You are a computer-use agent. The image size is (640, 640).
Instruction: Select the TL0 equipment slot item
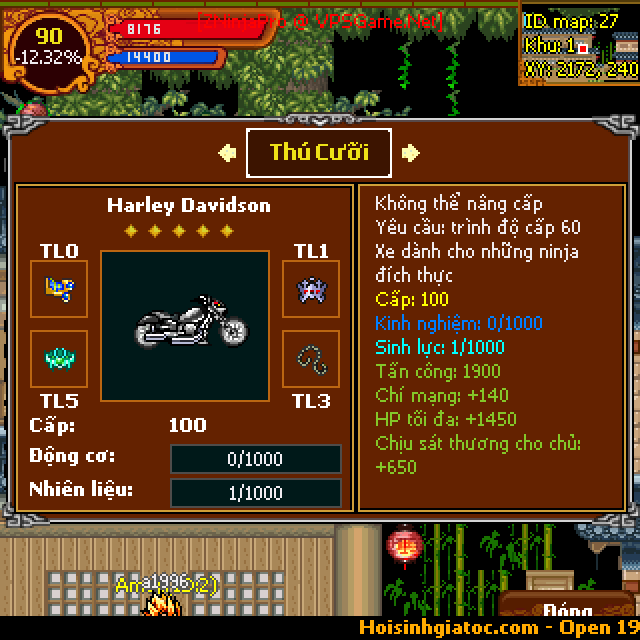click(59, 289)
